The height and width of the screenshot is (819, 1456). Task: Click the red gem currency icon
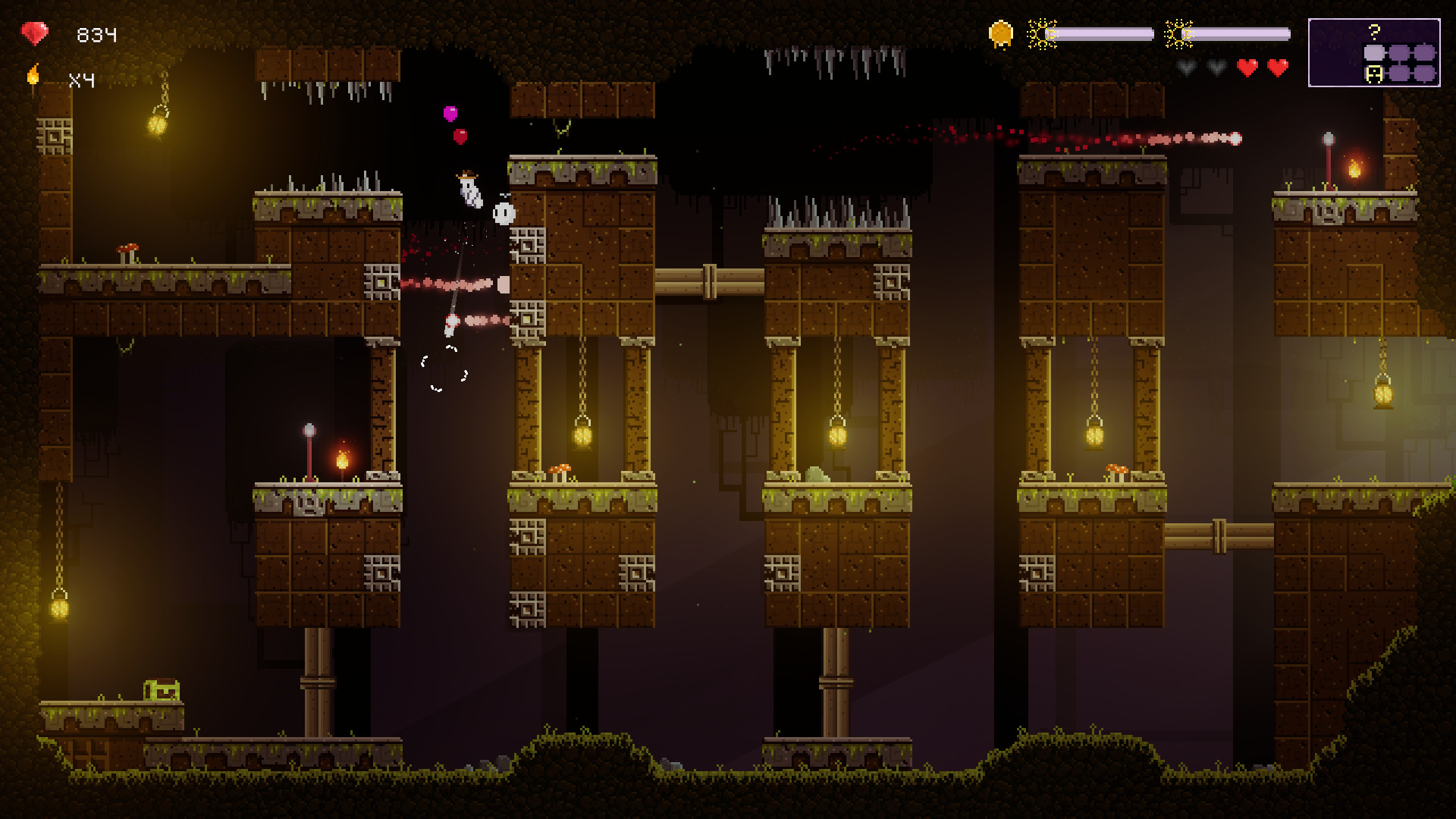tap(34, 34)
